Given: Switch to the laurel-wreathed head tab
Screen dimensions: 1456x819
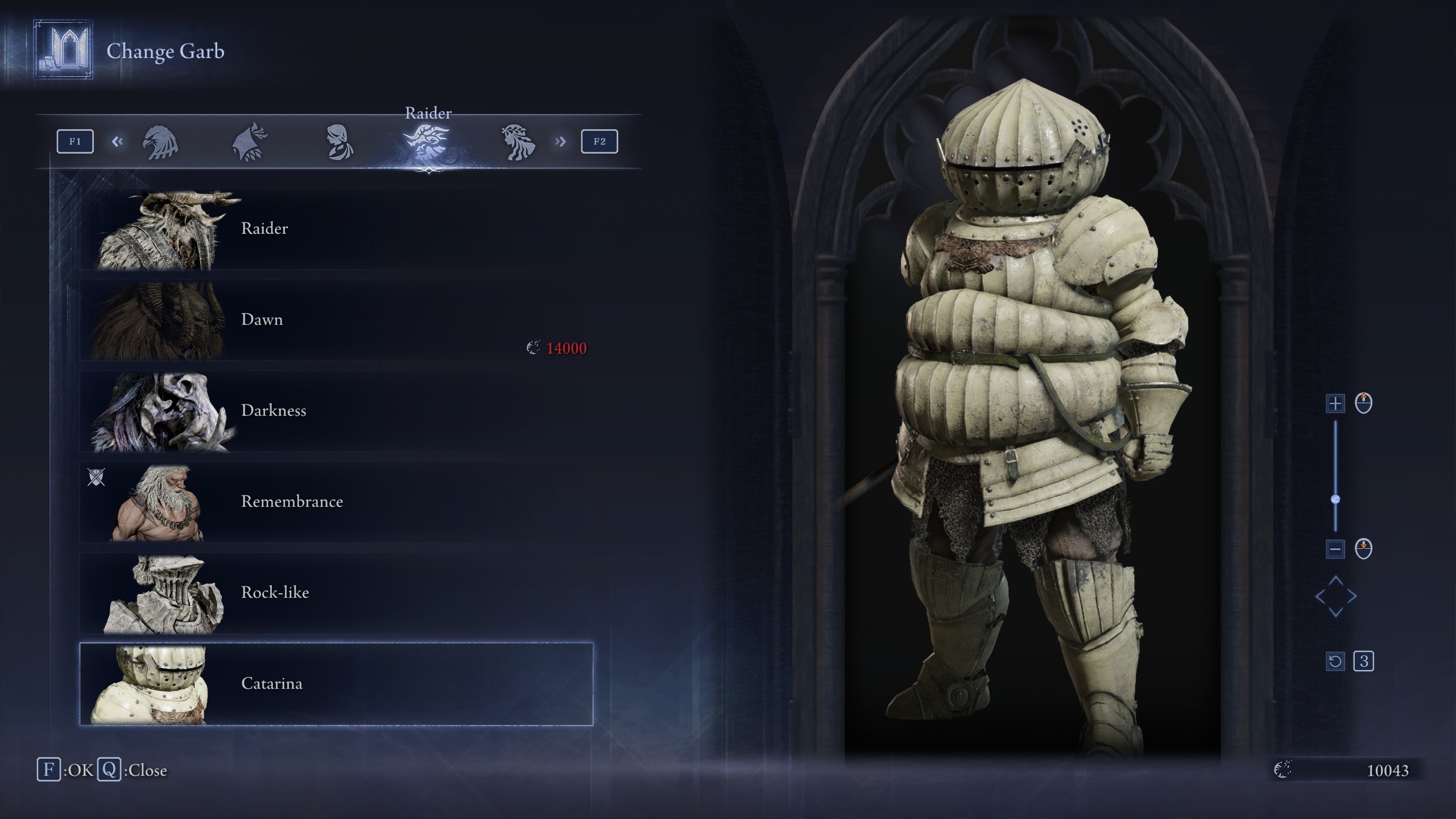Looking at the screenshot, I should click(x=518, y=142).
